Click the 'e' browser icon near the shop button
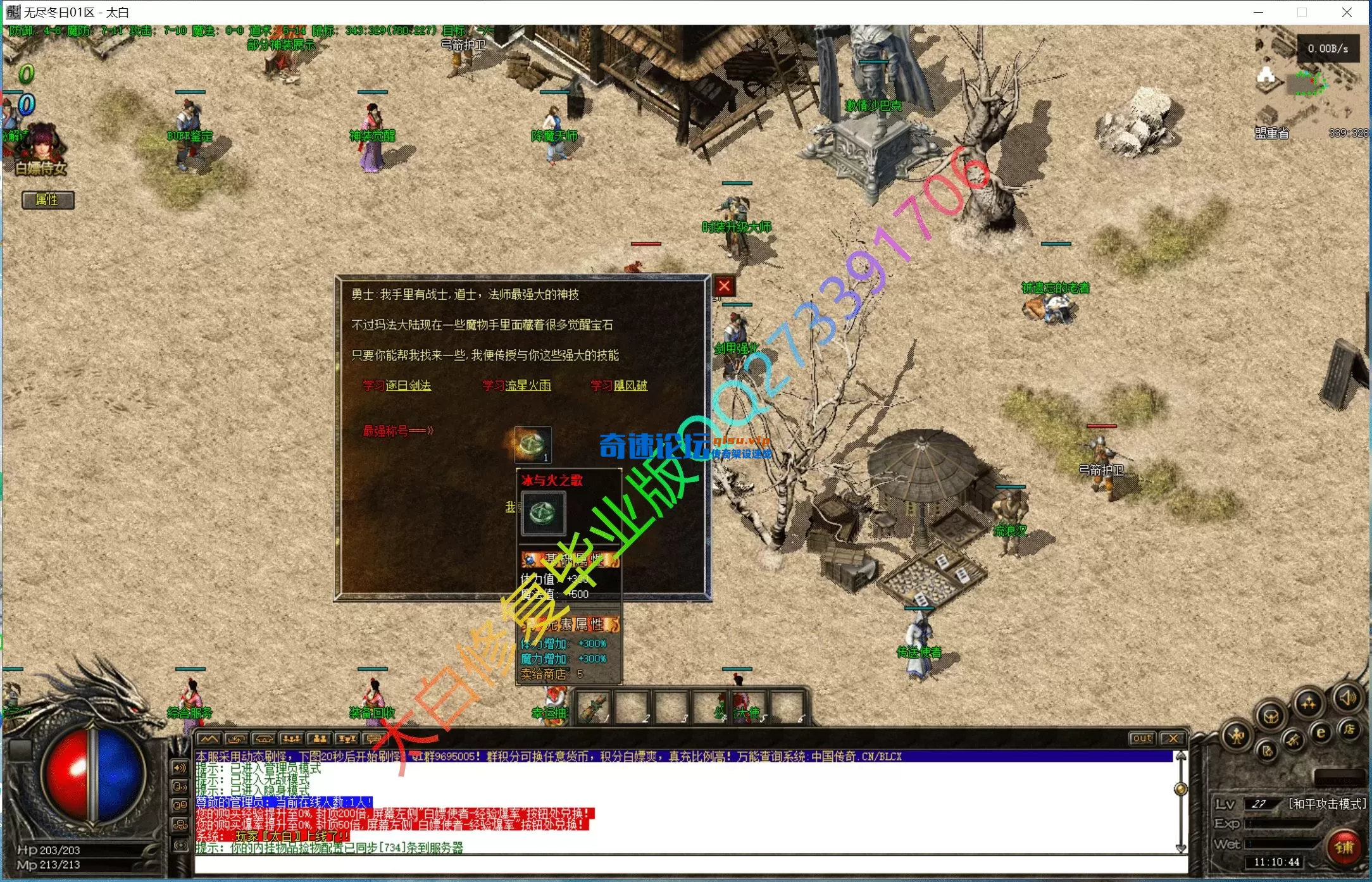 point(1321,733)
